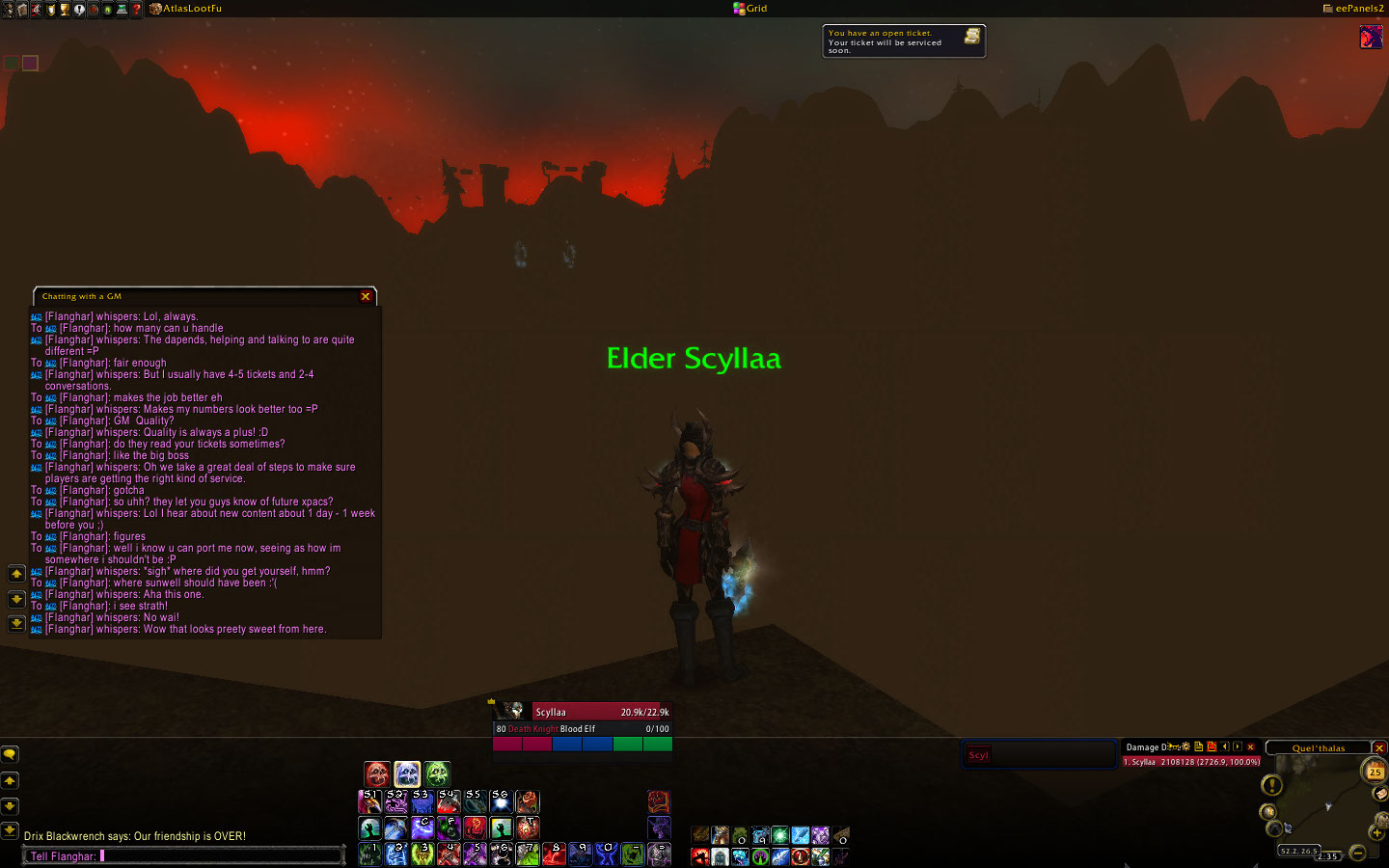The width and height of the screenshot is (1389, 868).
Task: Open the Grid addon menu
Action: coord(750,9)
